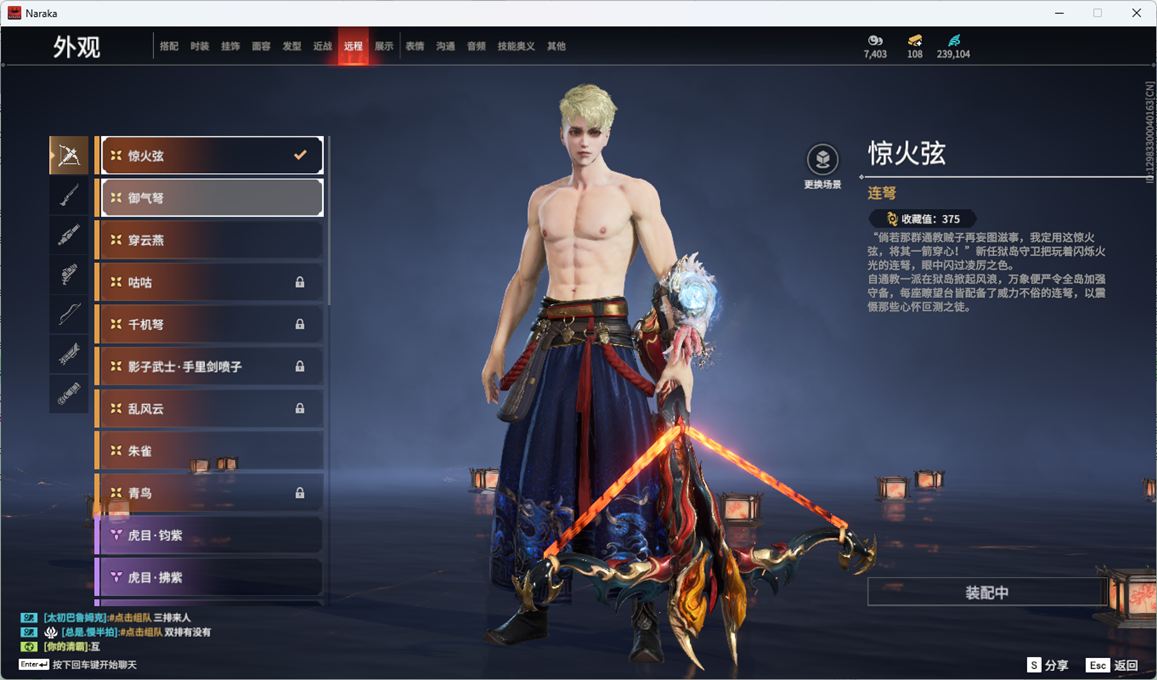Close the Naraka window
Viewport: 1157px width, 680px height.
(x=1136, y=13)
